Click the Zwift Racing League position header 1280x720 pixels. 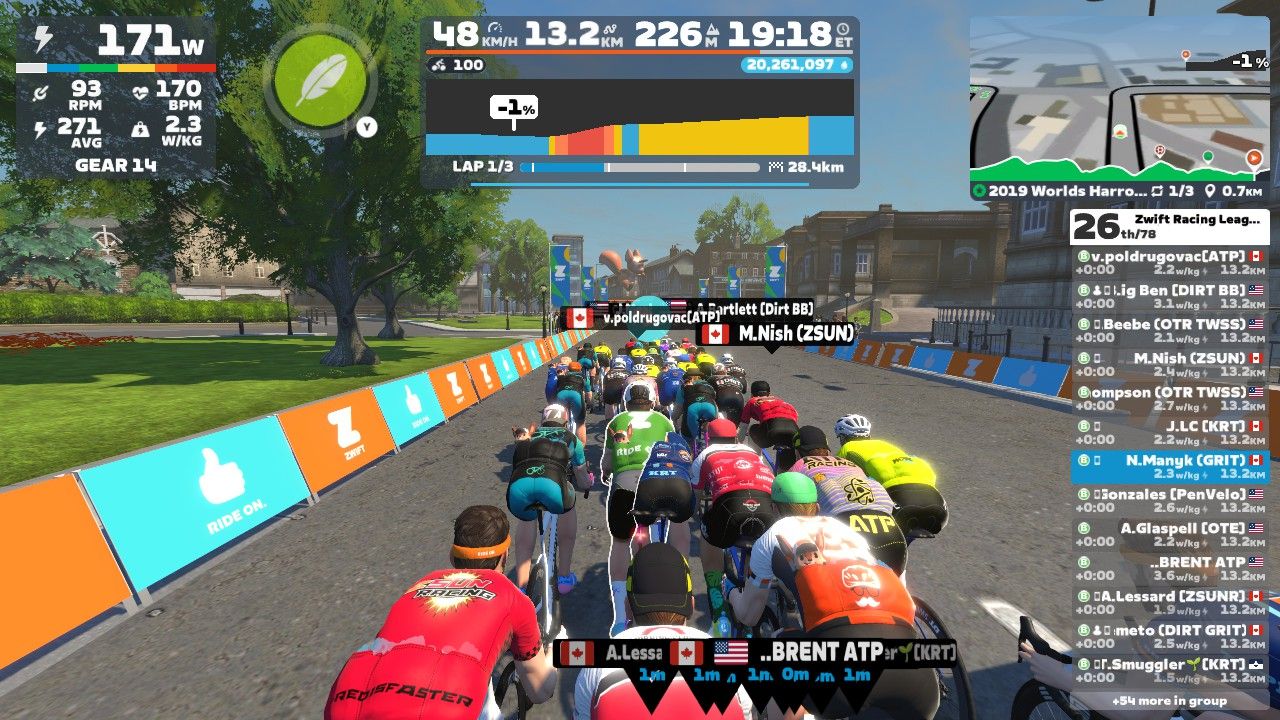tap(1168, 226)
